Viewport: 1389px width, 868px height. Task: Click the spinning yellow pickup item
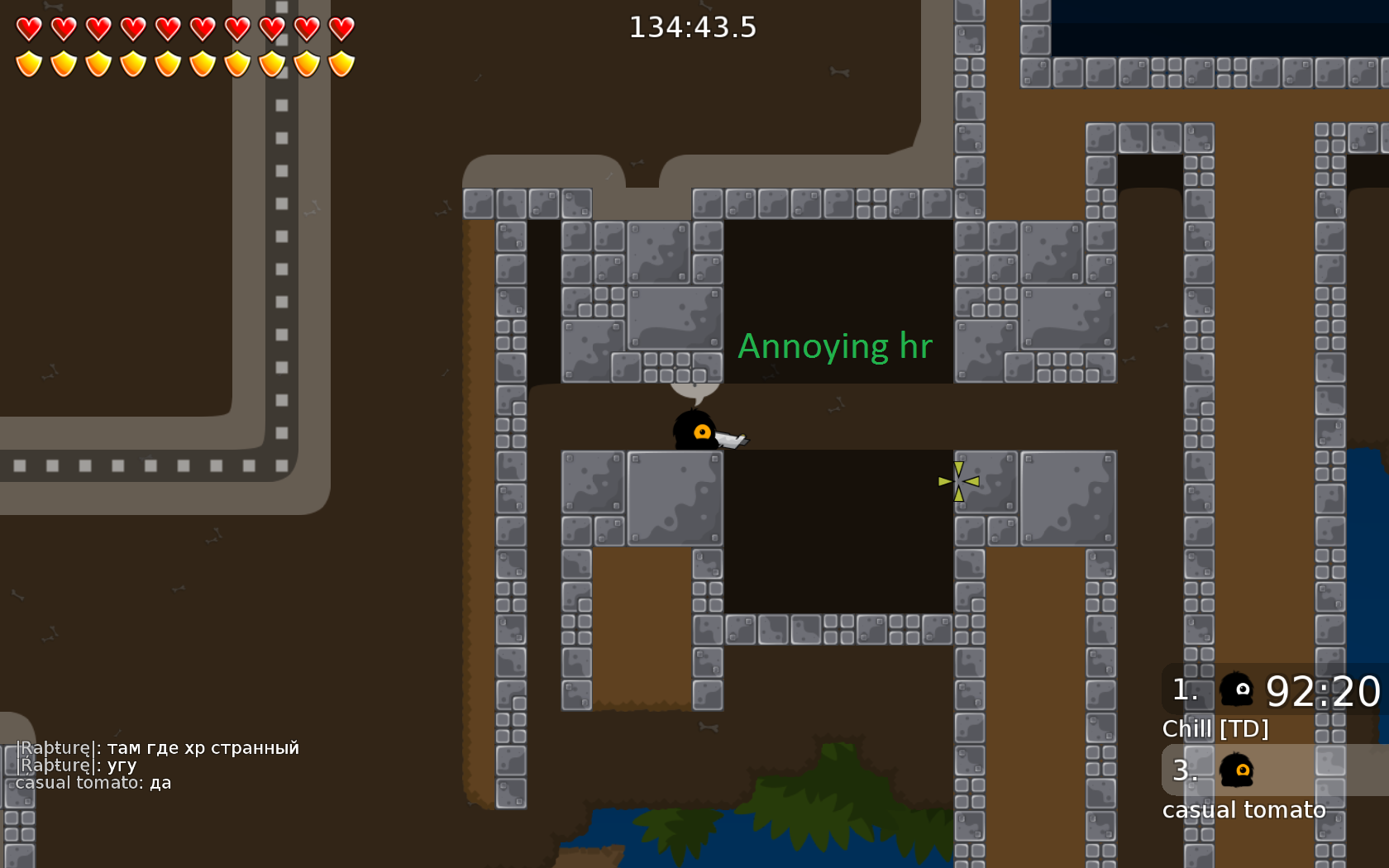point(958,483)
